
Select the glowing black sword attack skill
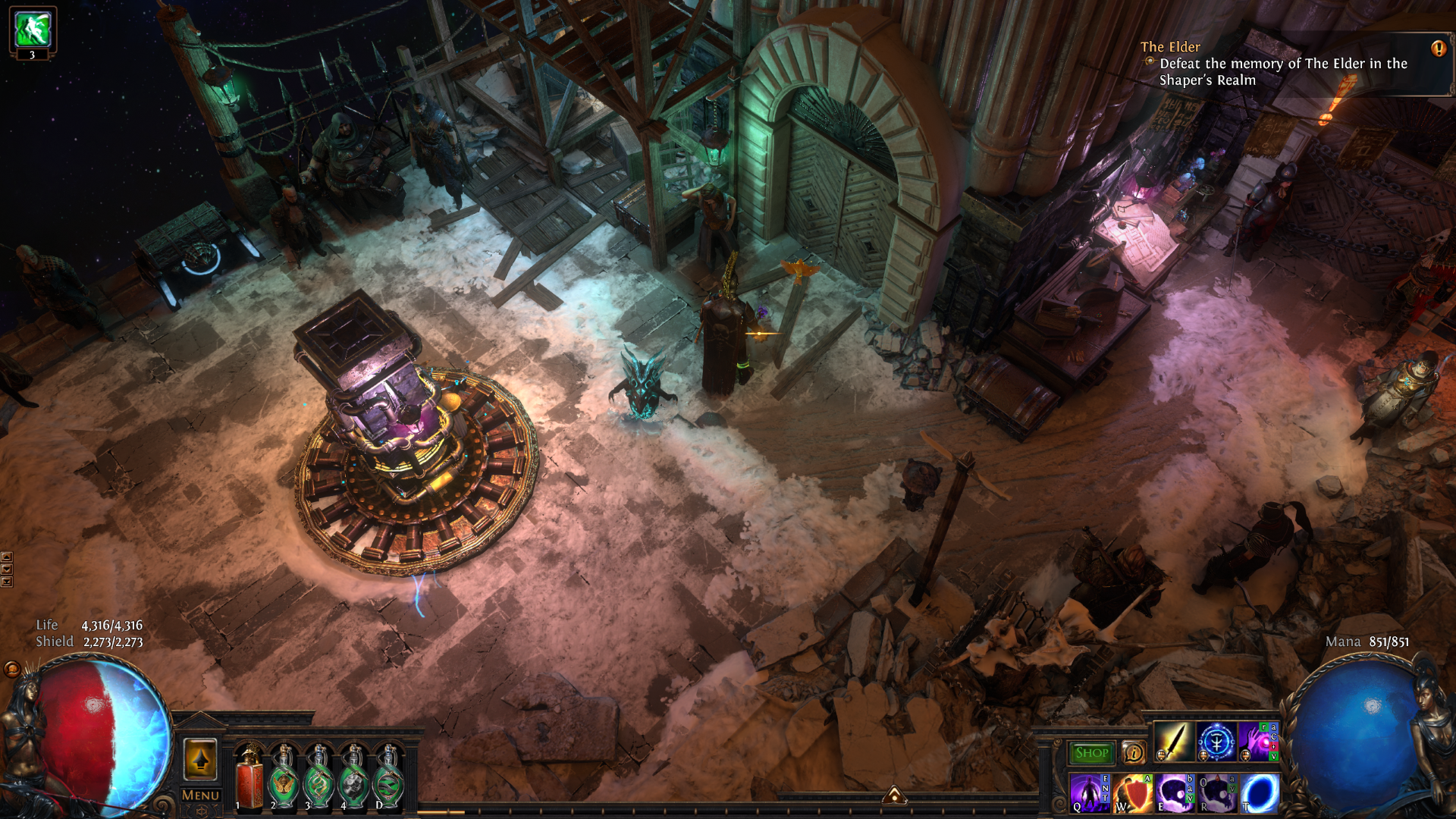tap(1172, 742)
